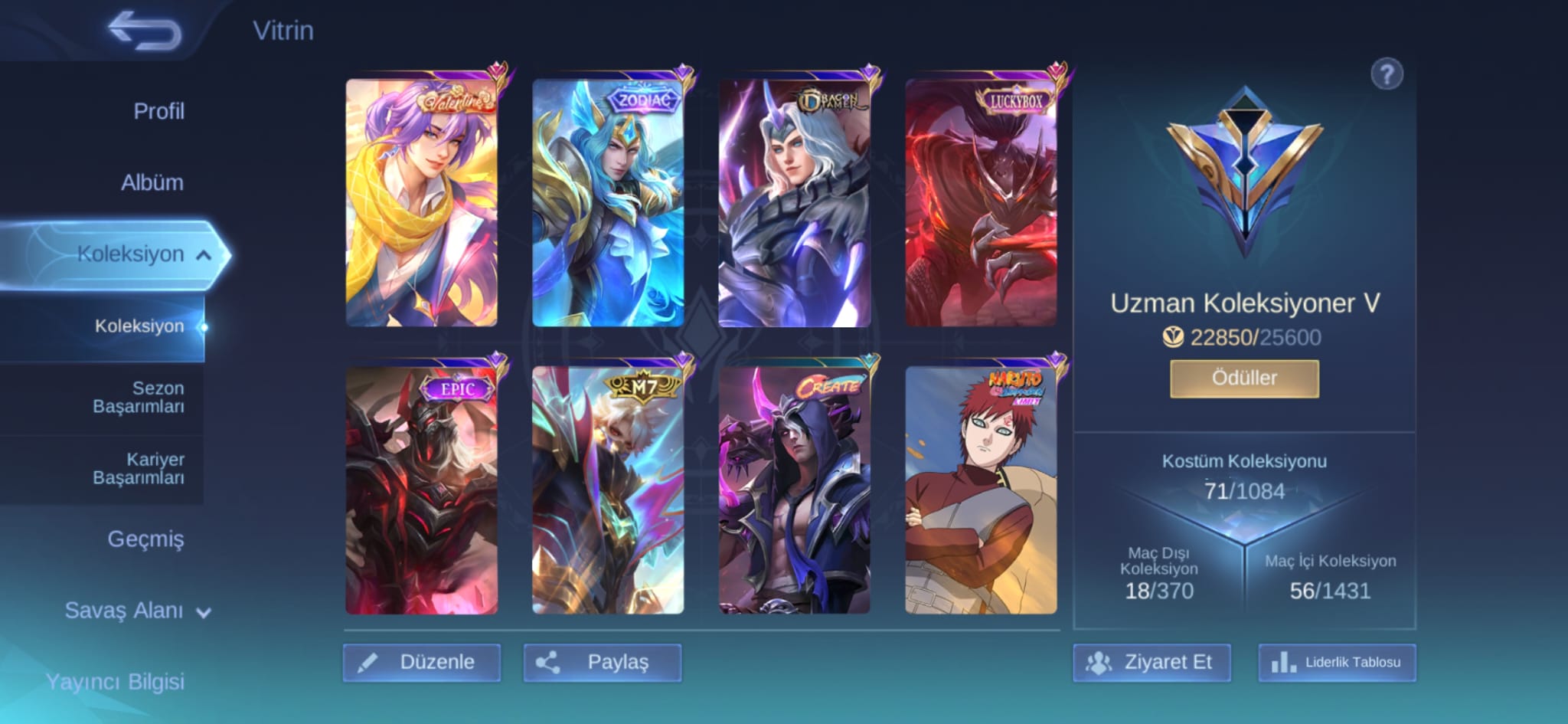The image size is (1568, 724).
Task: Select the Valentine skin card
Action: pyautogui.click(x=422, y=203)
